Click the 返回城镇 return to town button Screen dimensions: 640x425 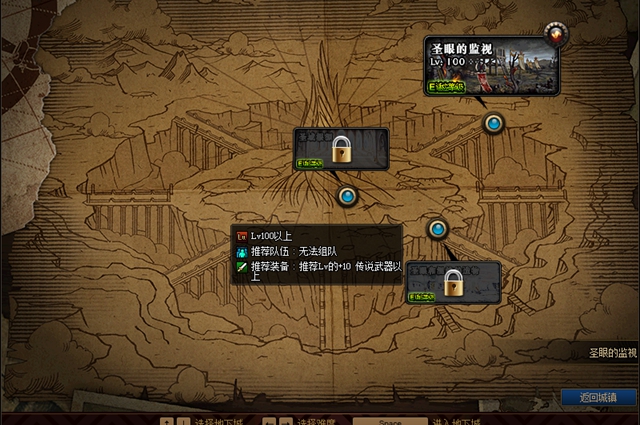pos(597,397)
